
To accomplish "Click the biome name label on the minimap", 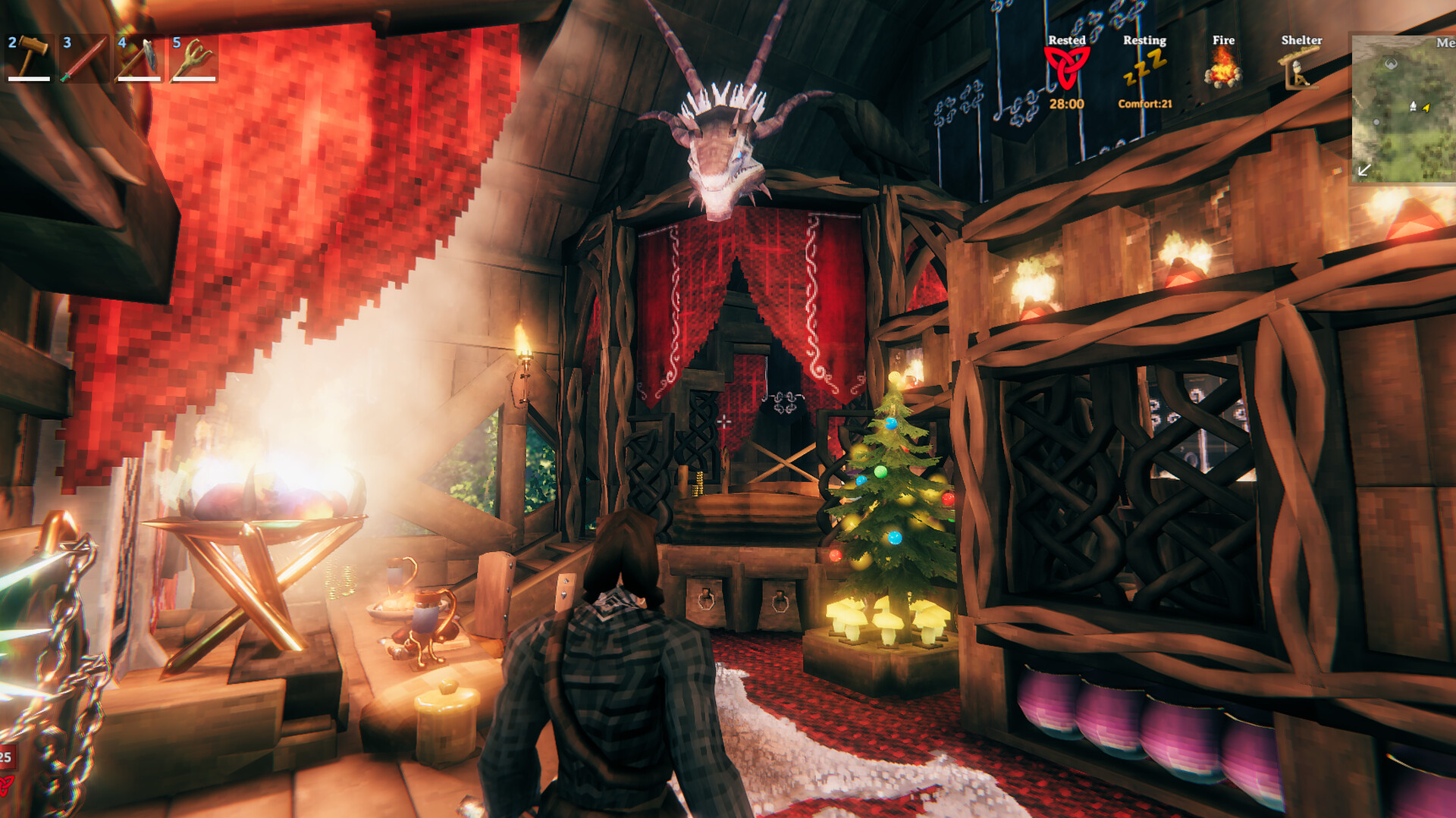I will click(x=1445, y=43).
